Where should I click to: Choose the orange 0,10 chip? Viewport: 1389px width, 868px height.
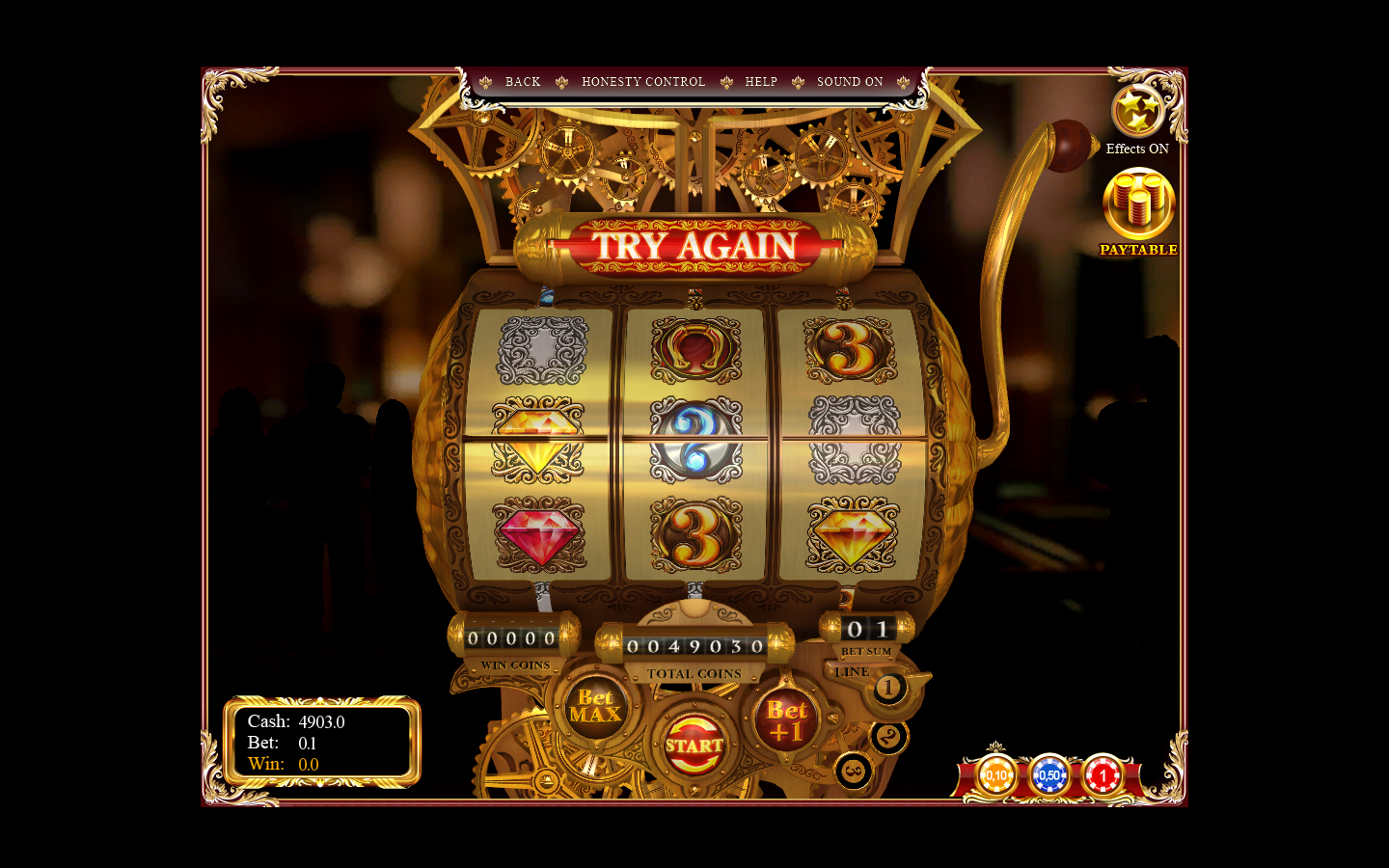(x=996, y=775)
